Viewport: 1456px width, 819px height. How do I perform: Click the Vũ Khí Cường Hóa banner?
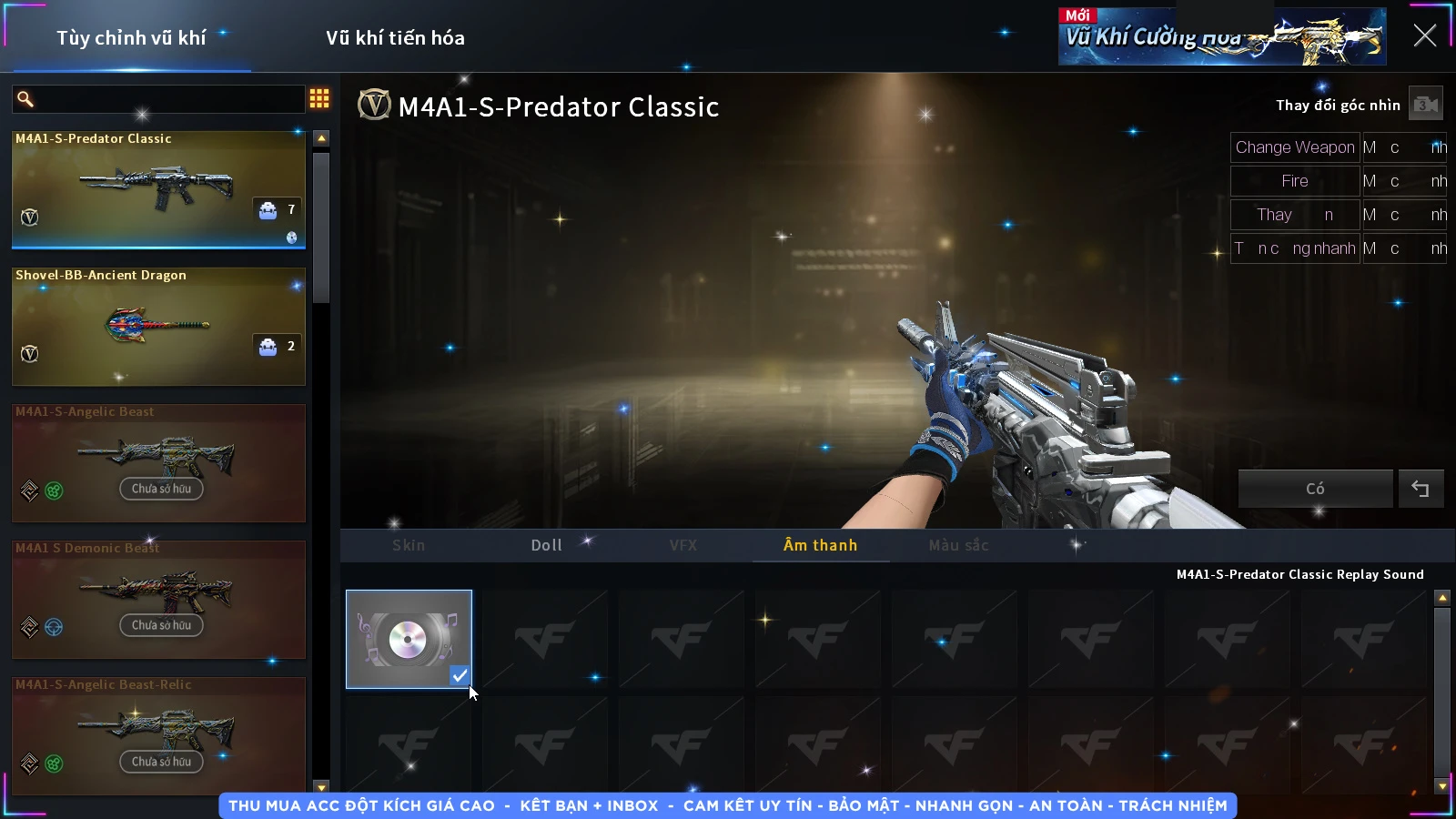tap(1221, 37)
